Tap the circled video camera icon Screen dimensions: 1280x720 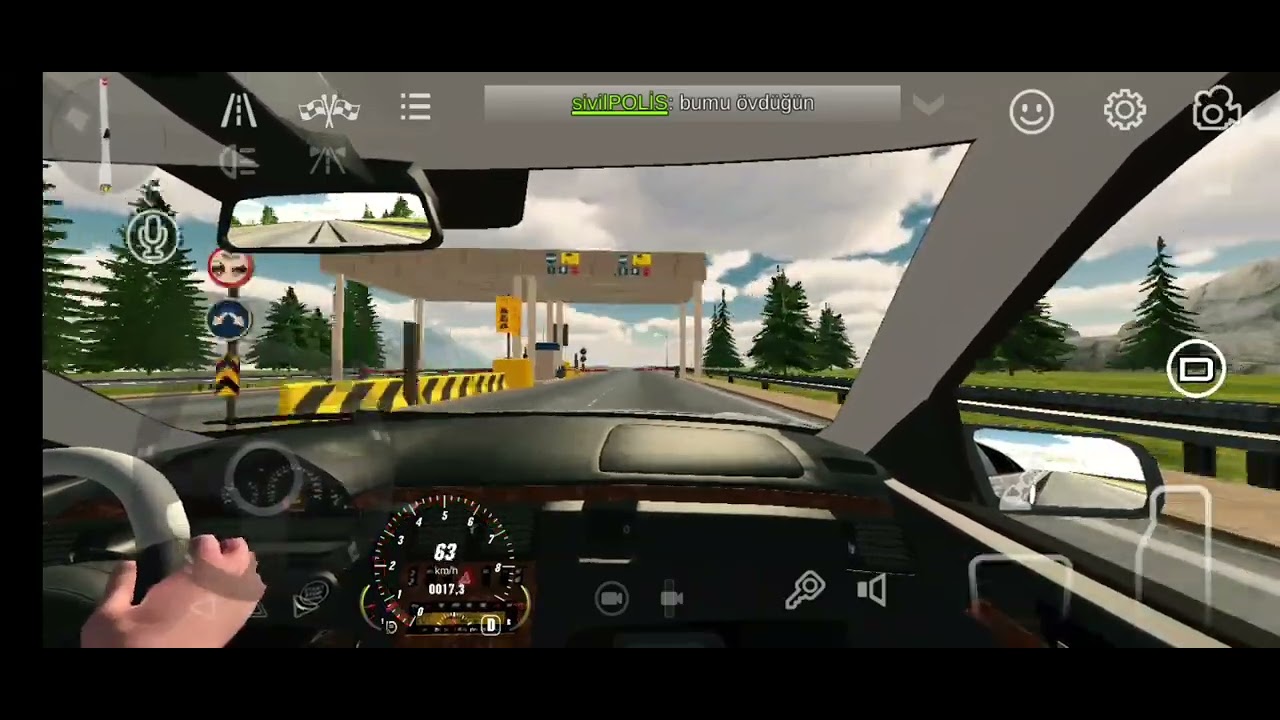point(611,598)
